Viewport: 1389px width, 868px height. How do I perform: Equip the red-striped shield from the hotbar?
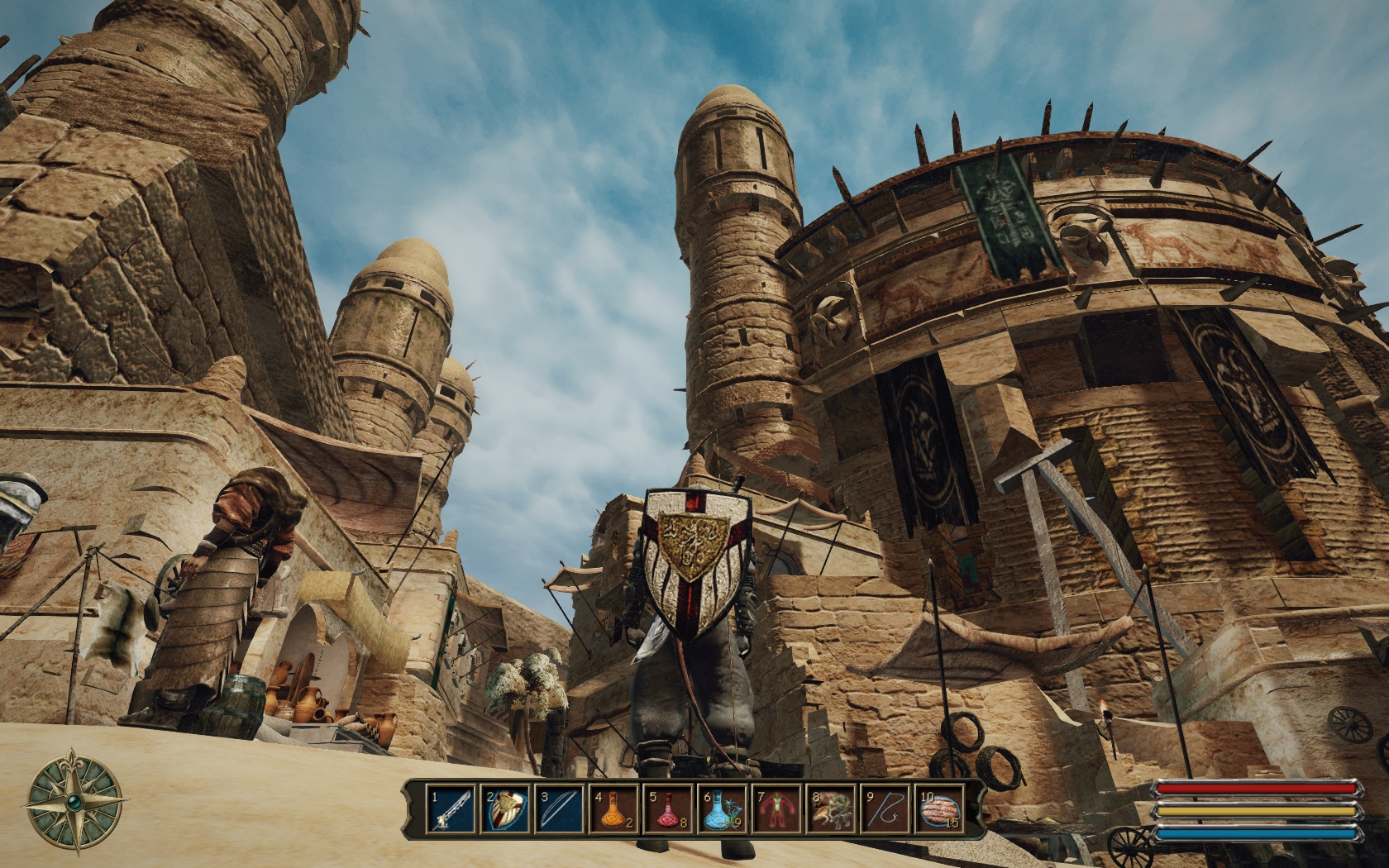506,809
